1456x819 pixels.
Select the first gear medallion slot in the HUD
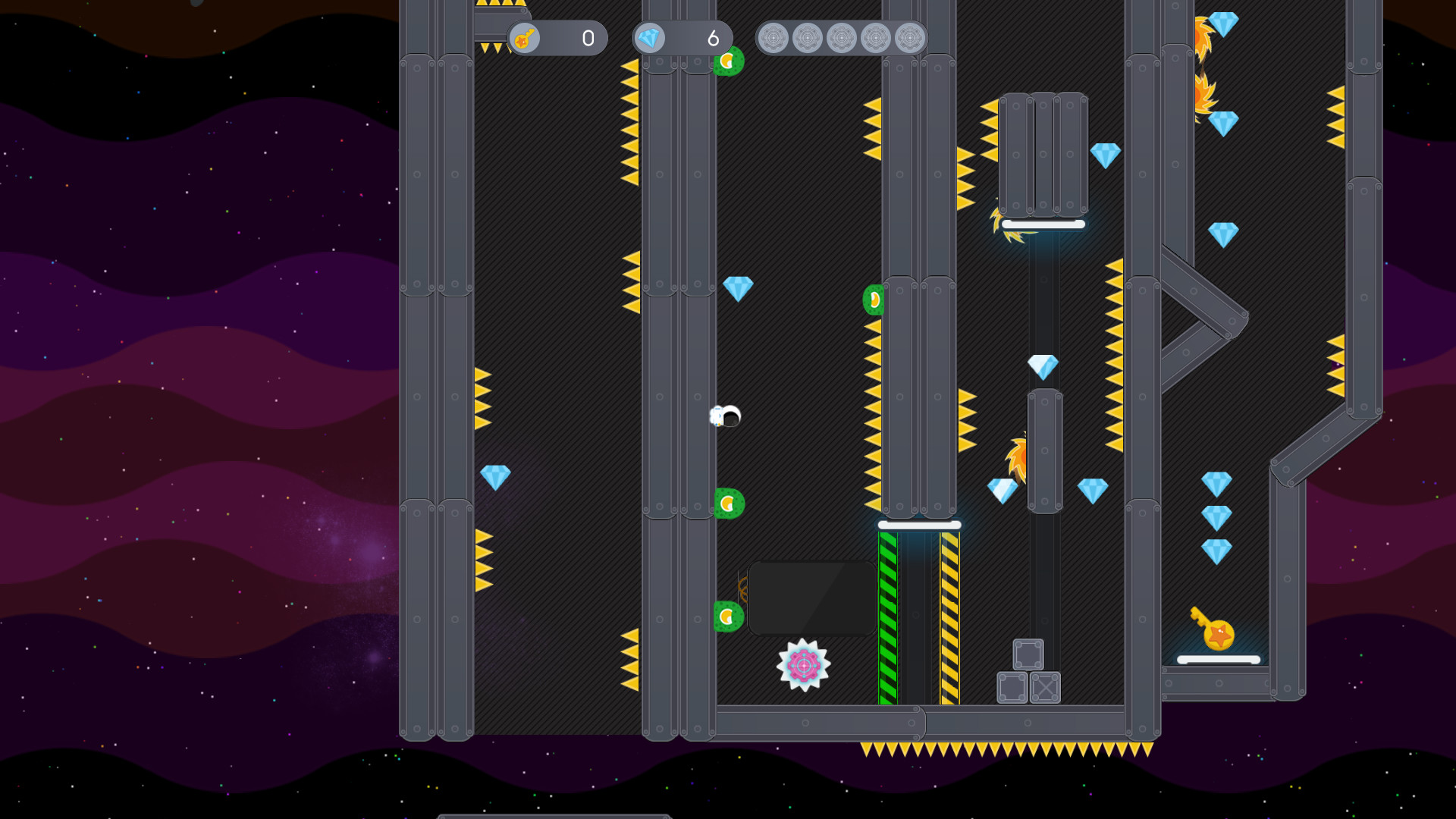(x=775, y=38)
